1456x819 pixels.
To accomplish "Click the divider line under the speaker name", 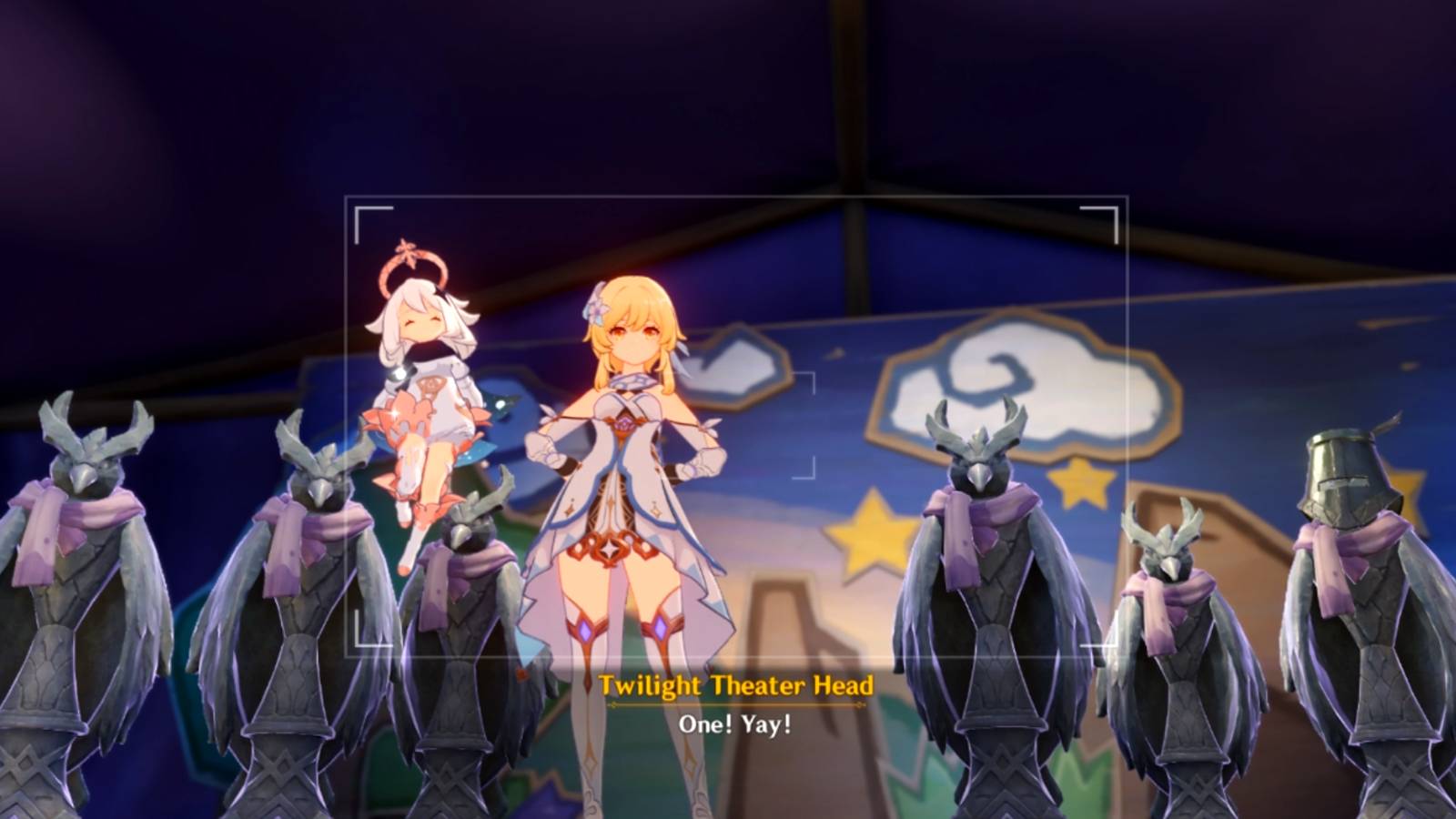I will [x=737, y=707].
